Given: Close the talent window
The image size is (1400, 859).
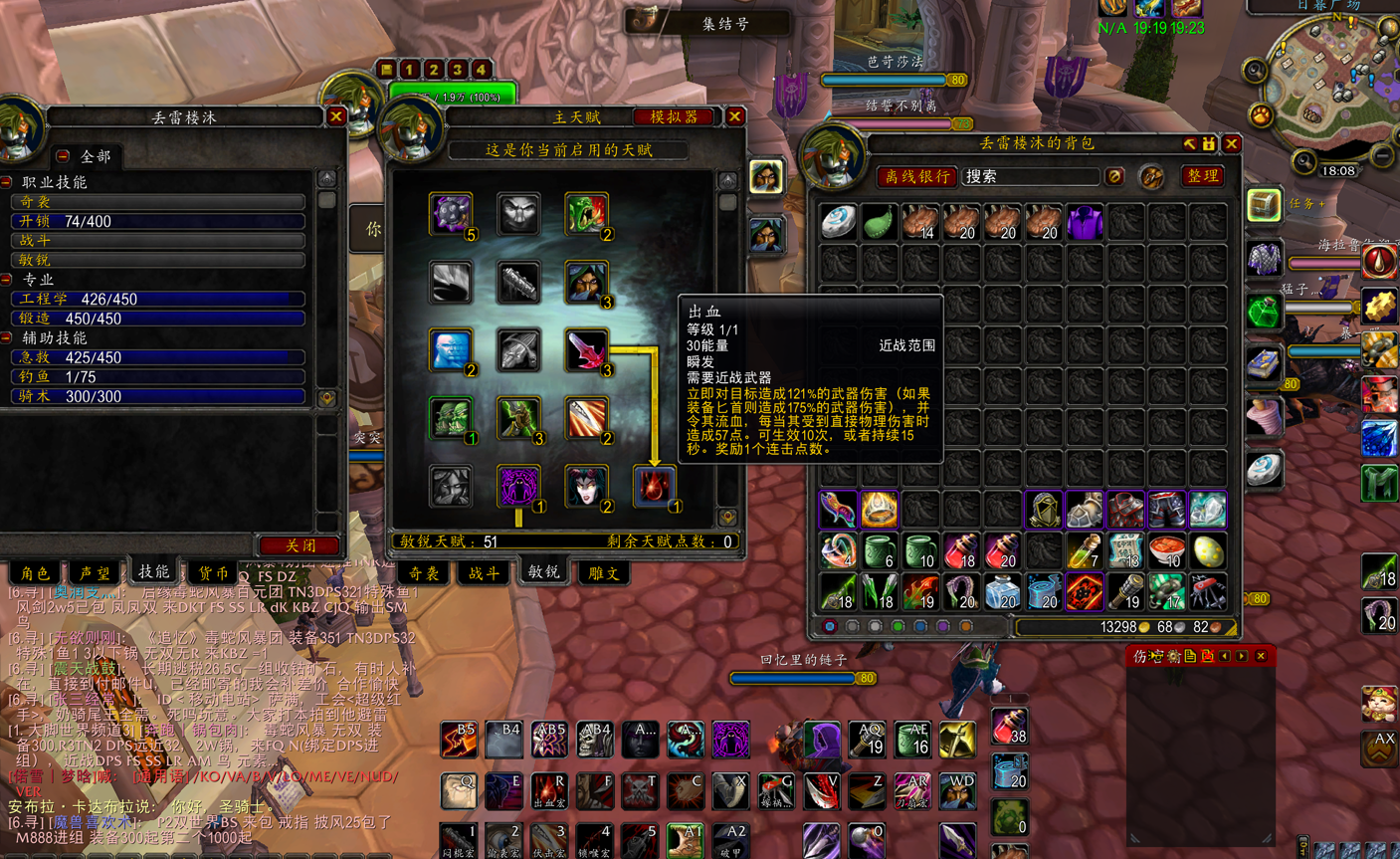Looking at the screenshot, I should (x=735, y=116).
